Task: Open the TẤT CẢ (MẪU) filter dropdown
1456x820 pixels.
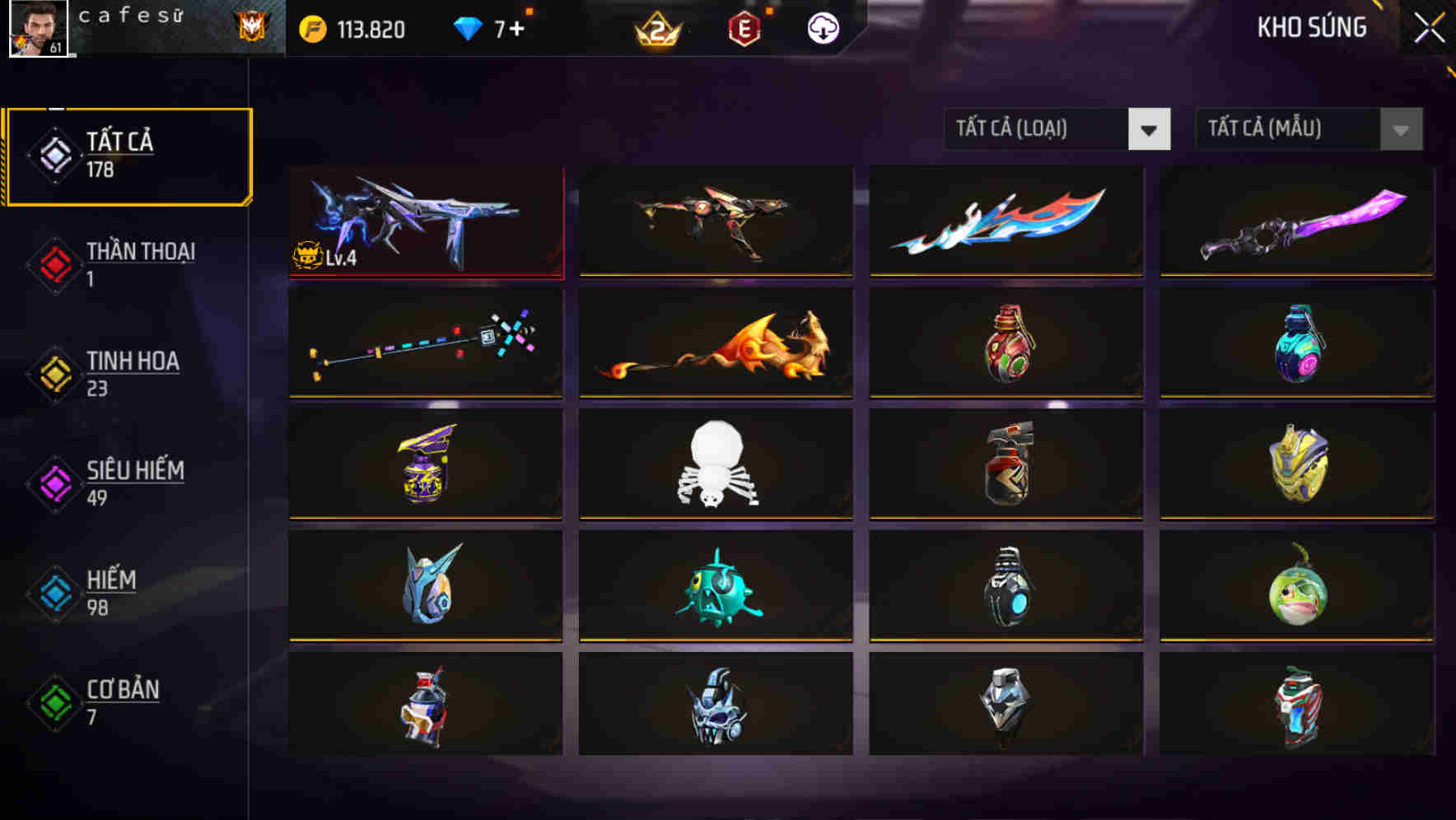Action: [x=1285, y=129]
